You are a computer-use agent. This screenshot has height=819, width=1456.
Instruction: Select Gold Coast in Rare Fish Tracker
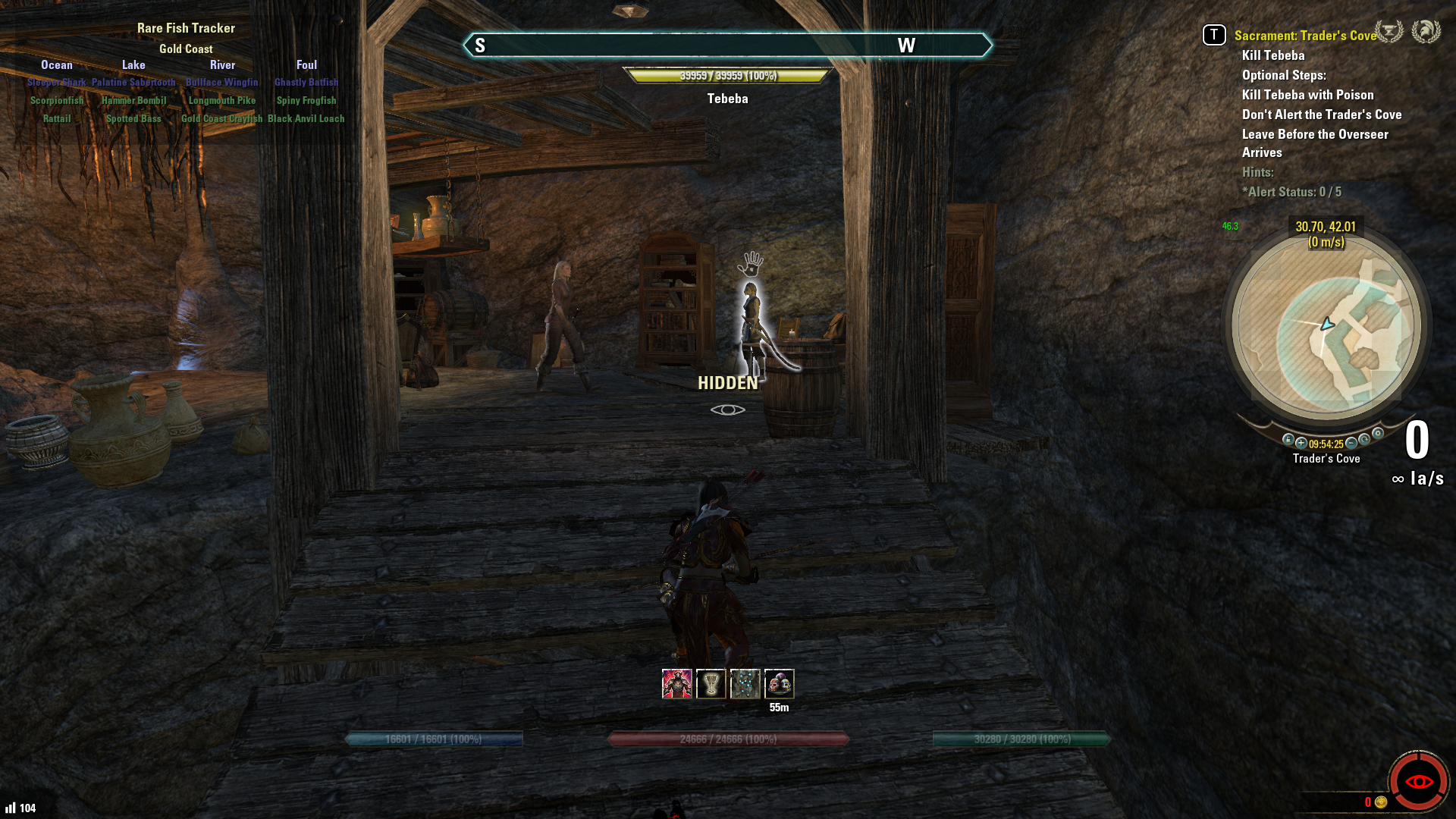(186, 49)
